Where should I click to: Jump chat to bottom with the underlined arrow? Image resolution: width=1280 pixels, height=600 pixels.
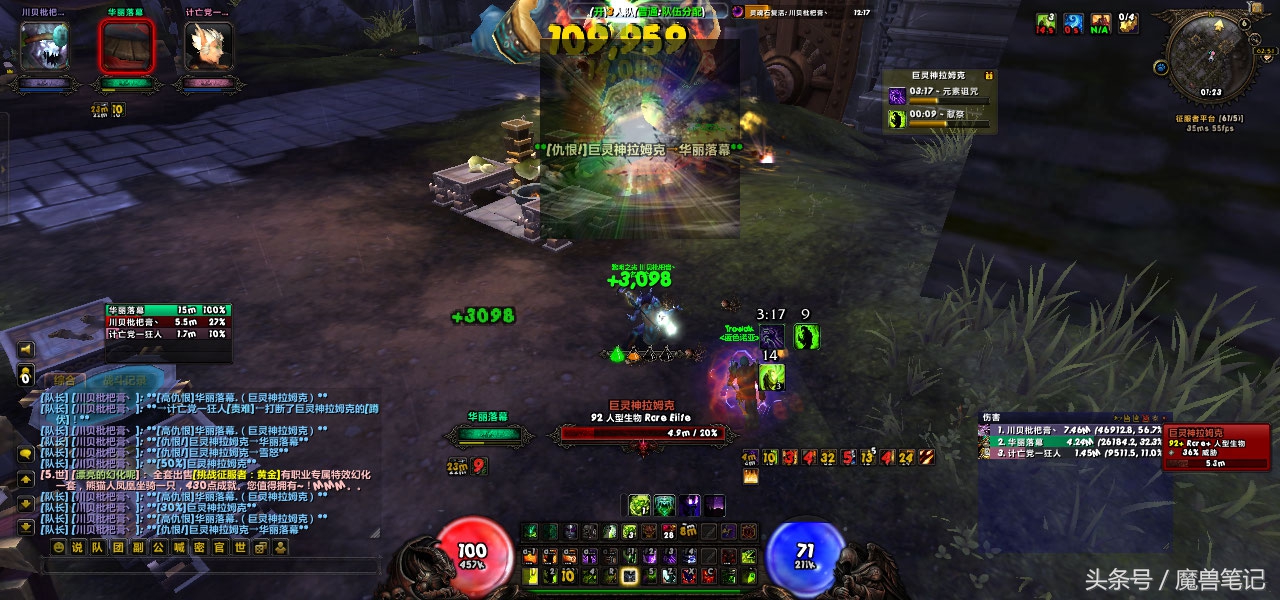coord(25,527)
